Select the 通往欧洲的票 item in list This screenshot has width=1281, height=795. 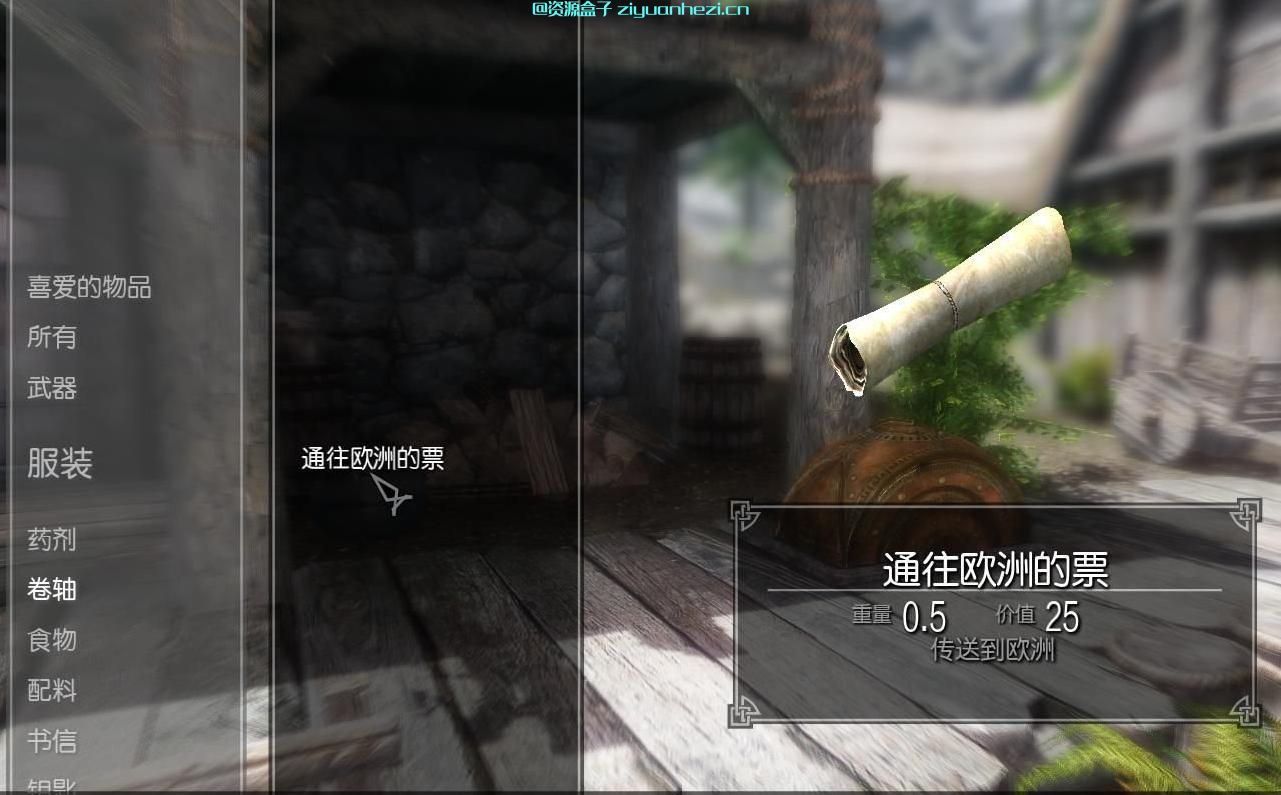click(x=372, y=459)
